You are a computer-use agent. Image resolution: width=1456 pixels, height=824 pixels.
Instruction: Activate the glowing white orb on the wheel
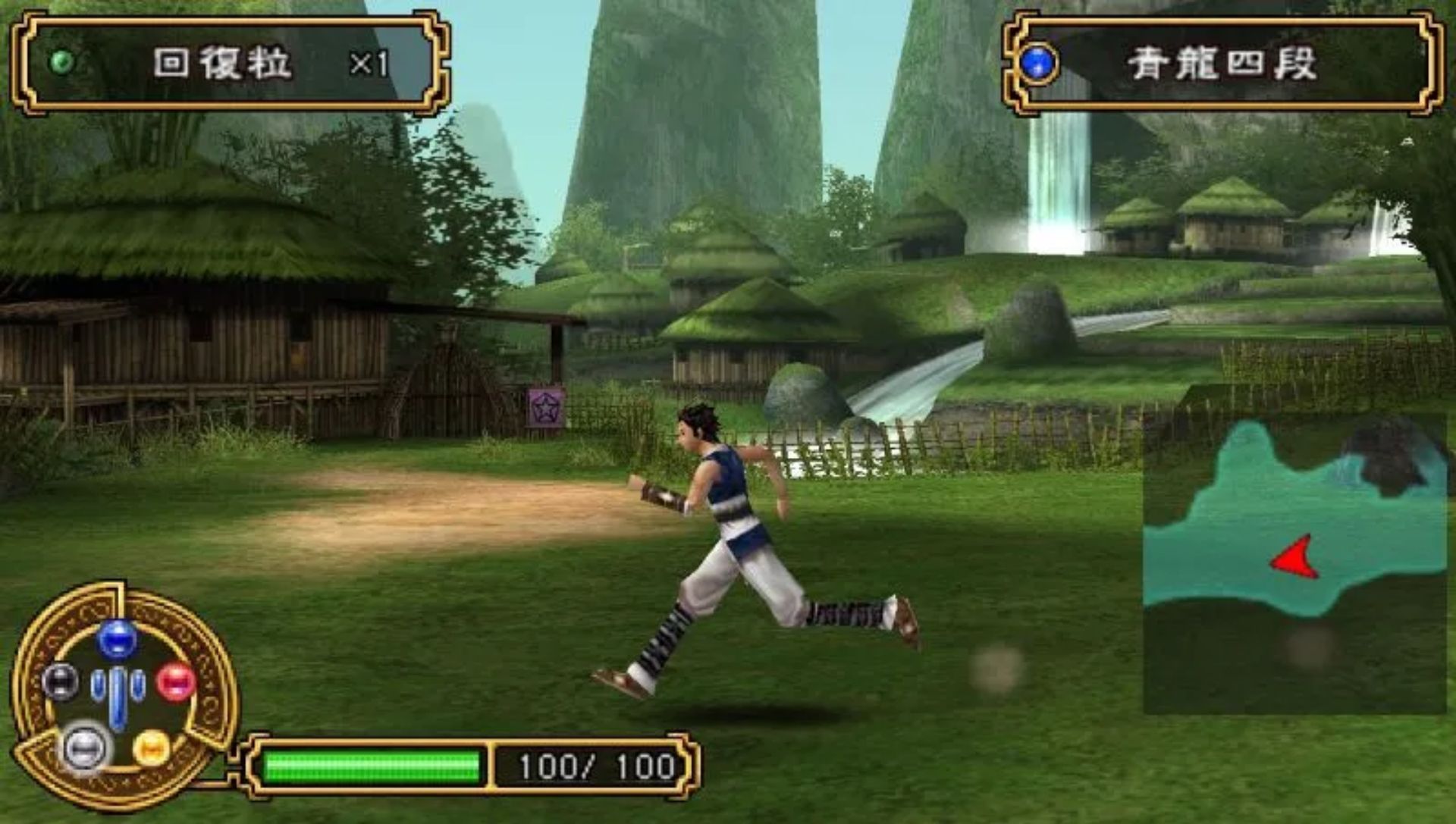pyautogui.click(x=85, y=748)
